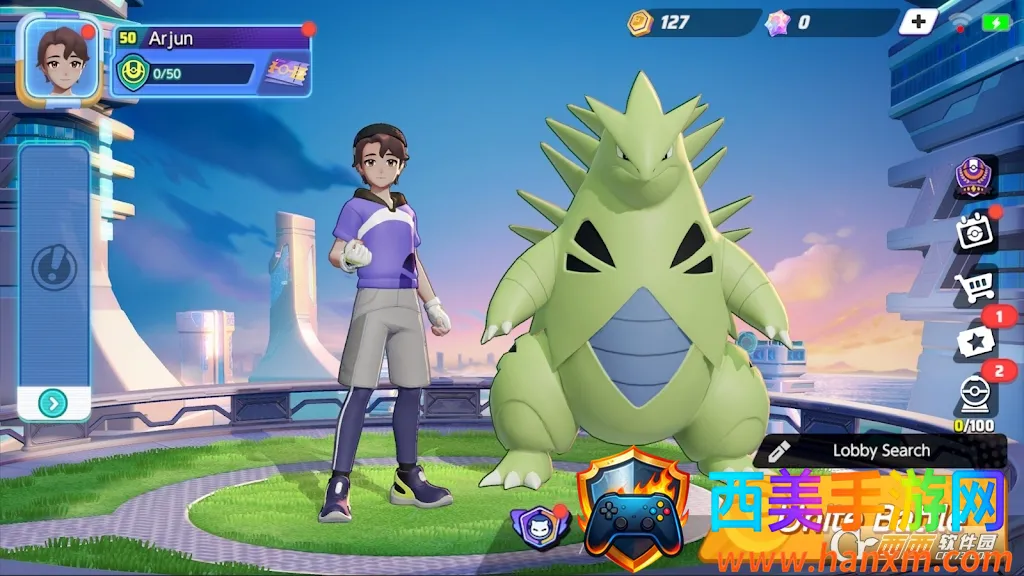The width and height of the screenshot is (1024, 576).
Task: Click the plus button to add gems
Action: coord(918,22)
